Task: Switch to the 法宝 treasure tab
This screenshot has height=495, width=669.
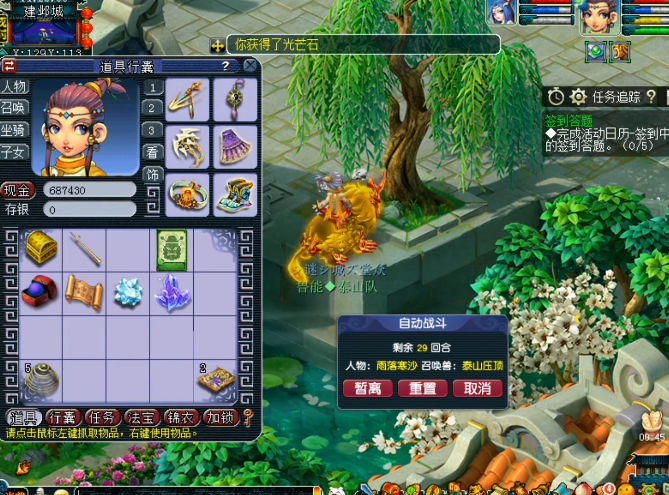Action: click(x=142, y=417)
